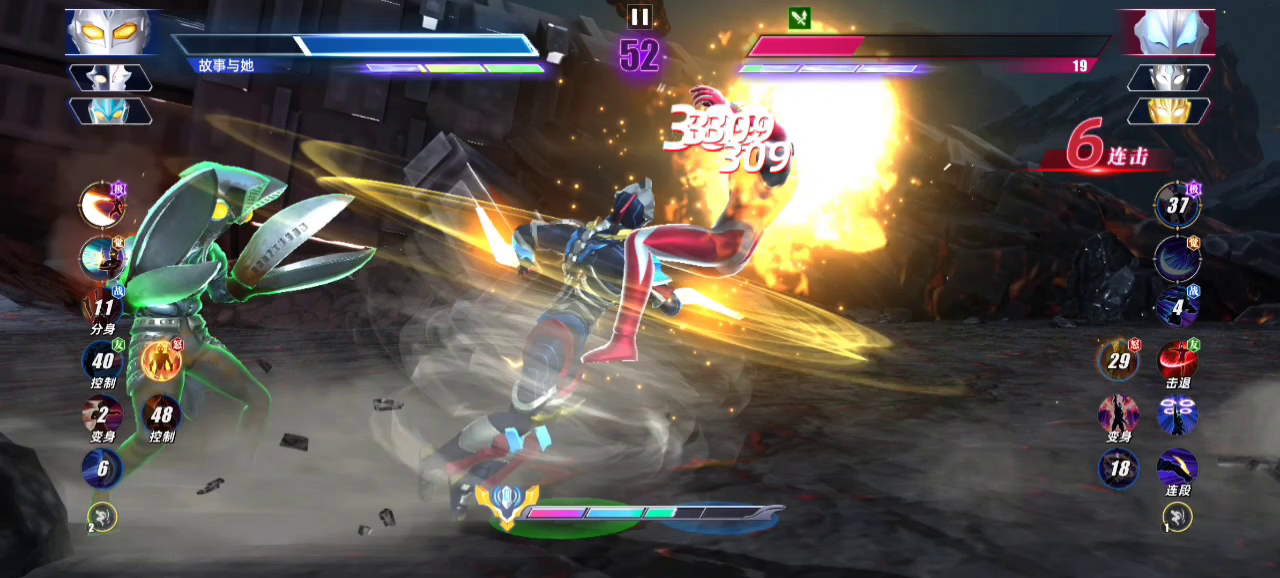Image resolution: width=1280 pixels, height=578 pixels.
Task: Switch to the blue-faced third Ultraman portrait
Action: point(110,110)
